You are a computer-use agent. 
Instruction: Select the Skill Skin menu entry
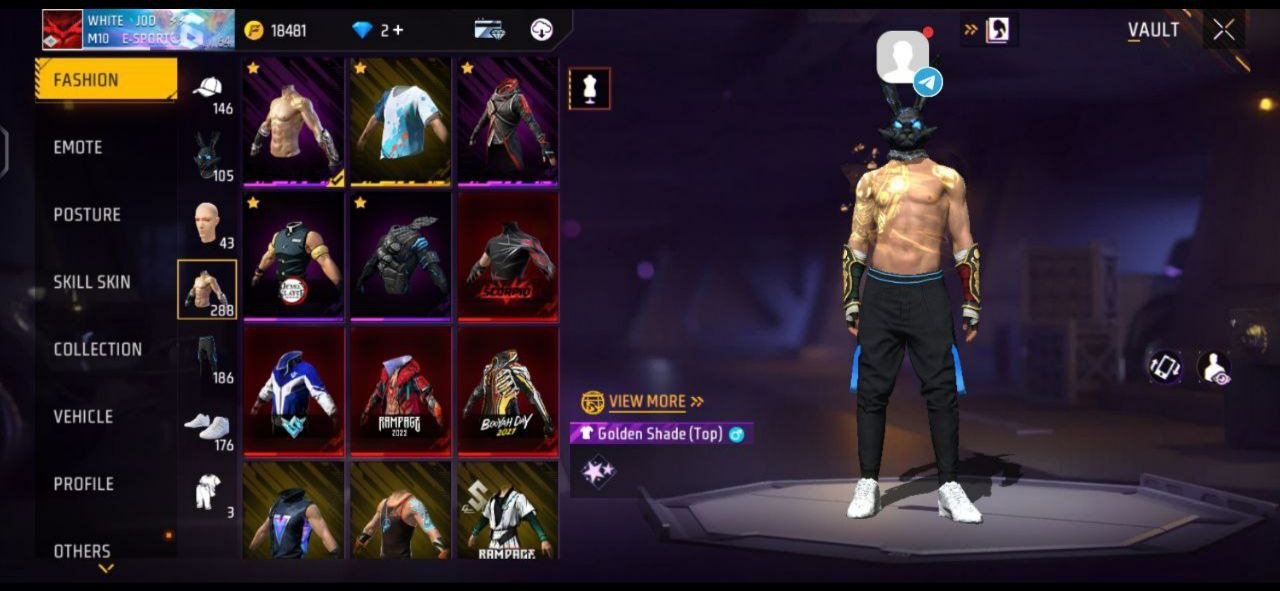click(92, 282)
